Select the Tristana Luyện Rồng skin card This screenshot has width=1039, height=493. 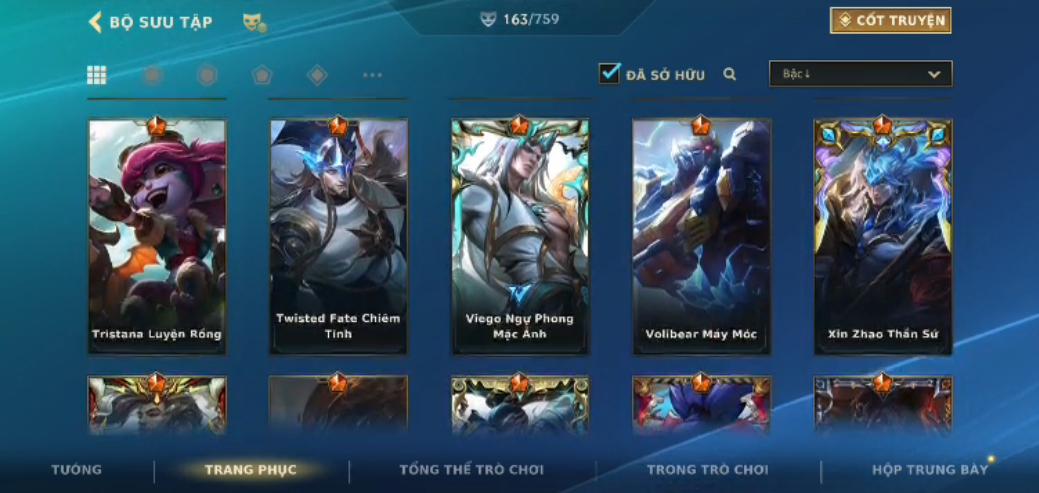(157, 237)
